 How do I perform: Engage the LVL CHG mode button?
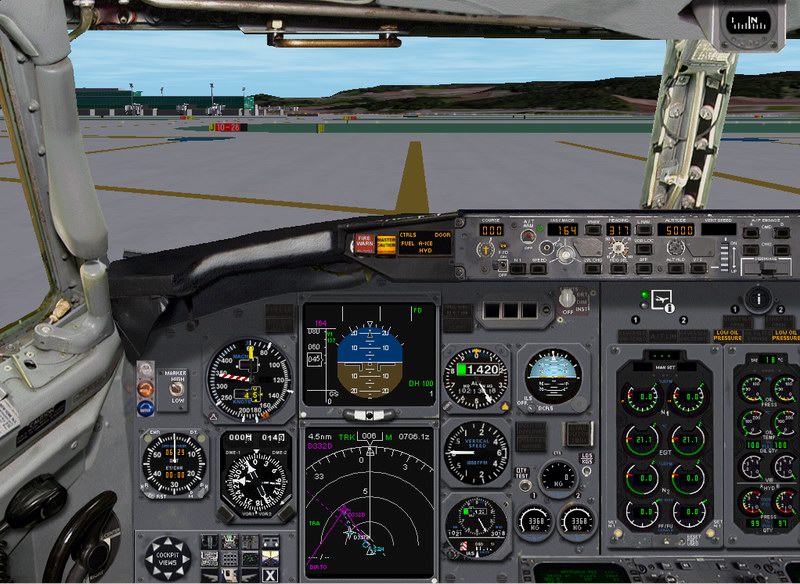tap(594, 267)
